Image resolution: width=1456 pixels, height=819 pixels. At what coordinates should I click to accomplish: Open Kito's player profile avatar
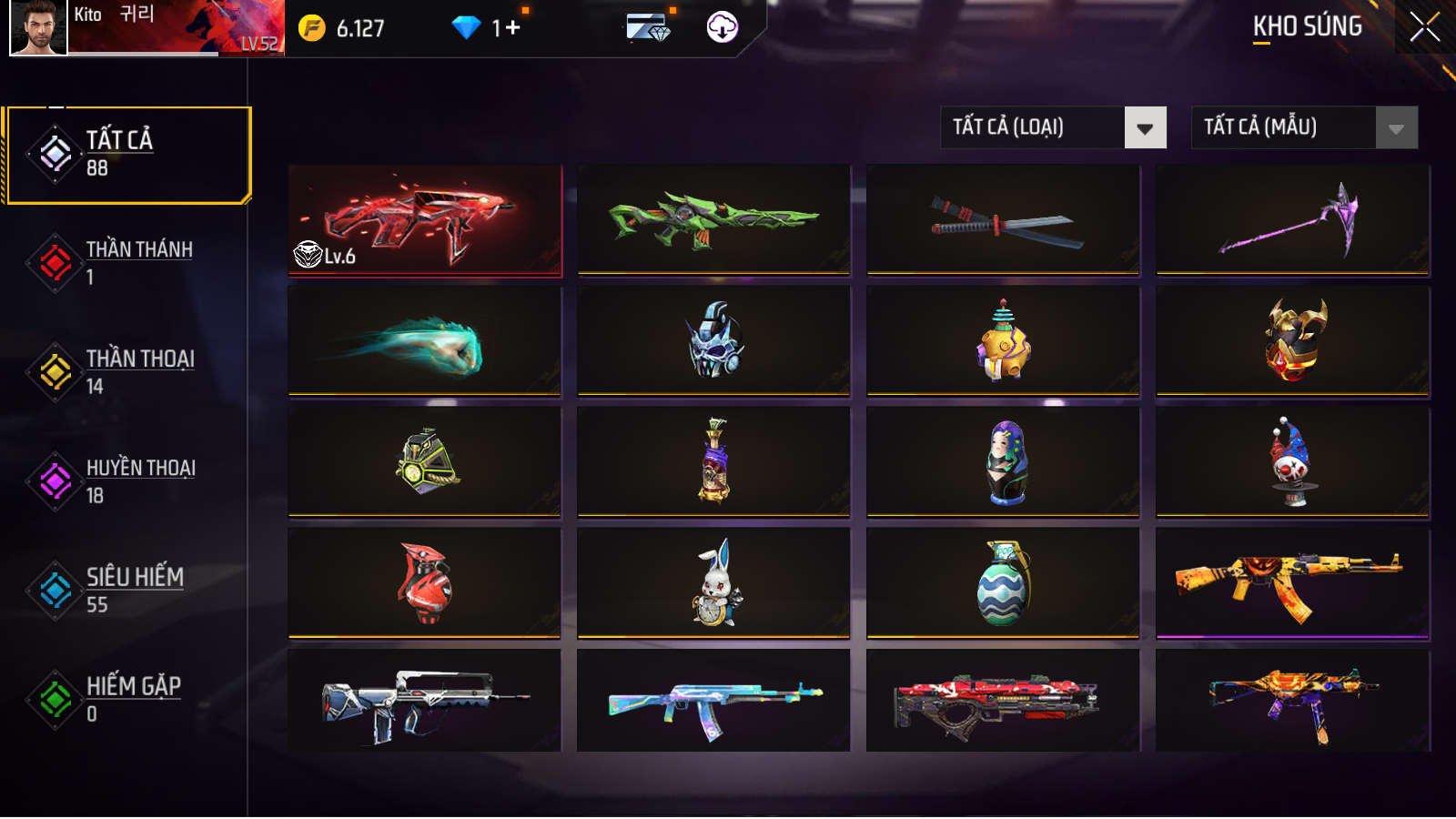click(x=38, y=27)
